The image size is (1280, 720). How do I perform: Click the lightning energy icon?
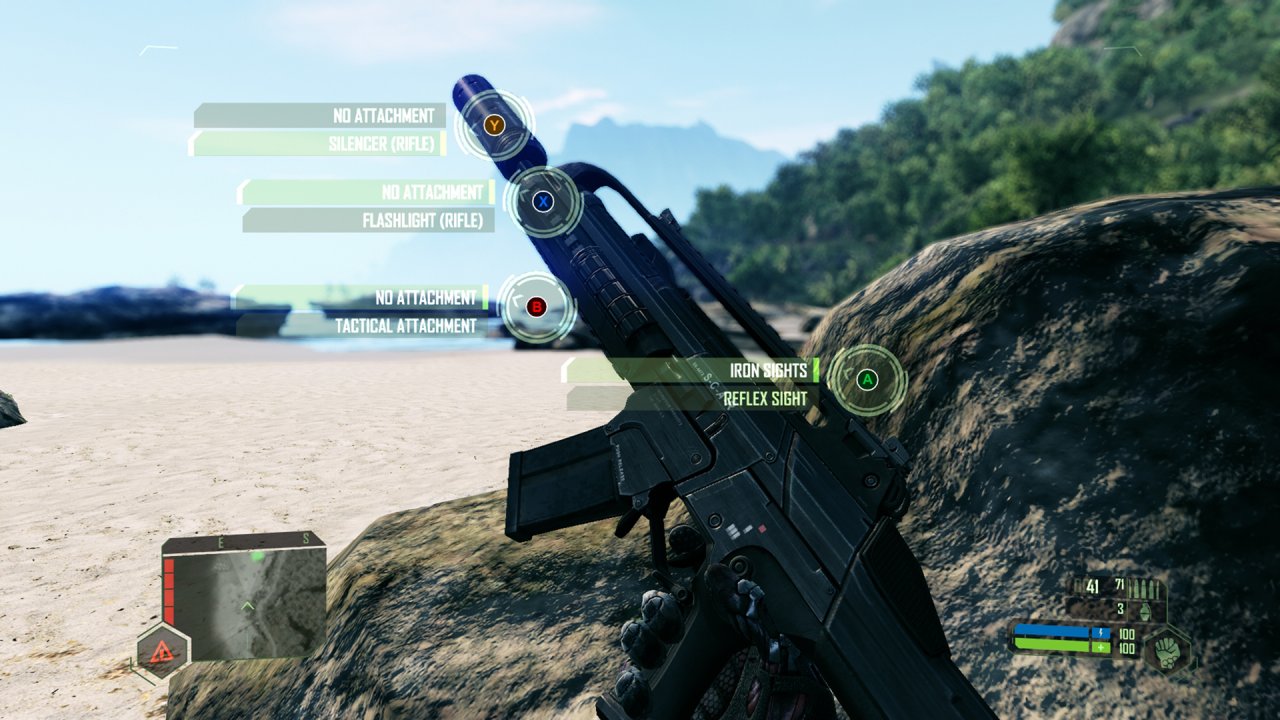click(x=1101, y=633)
